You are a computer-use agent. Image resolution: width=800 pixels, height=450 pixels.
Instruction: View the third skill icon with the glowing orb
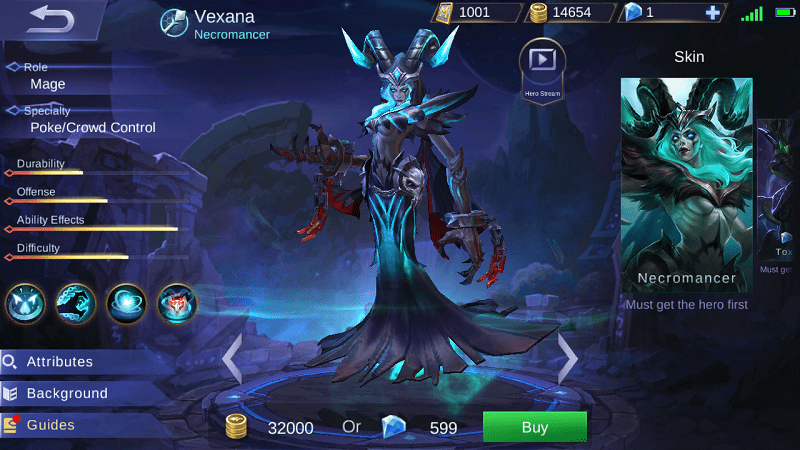[x=127, y=302]
